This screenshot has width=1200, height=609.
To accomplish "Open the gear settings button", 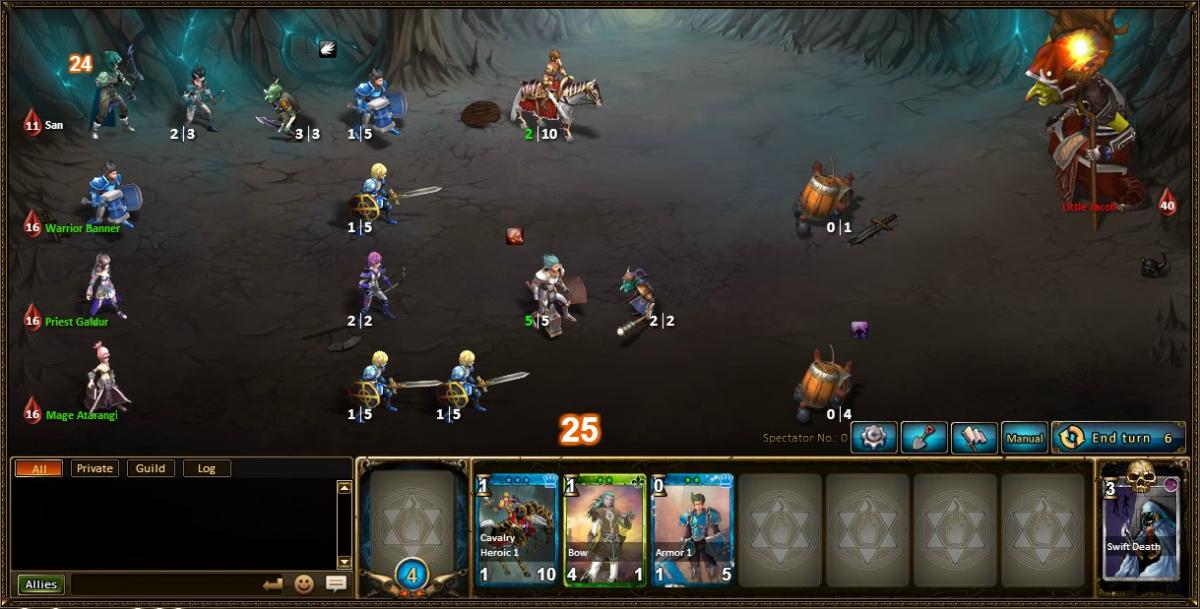I will tap(874, 438).
